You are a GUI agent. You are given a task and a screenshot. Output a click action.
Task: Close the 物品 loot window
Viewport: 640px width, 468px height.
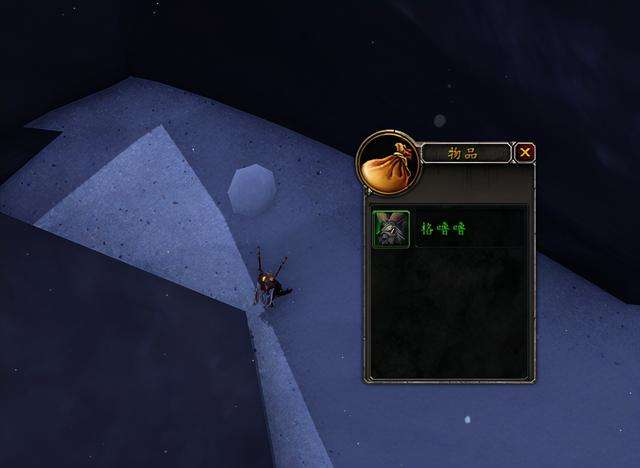coord(525,153)
